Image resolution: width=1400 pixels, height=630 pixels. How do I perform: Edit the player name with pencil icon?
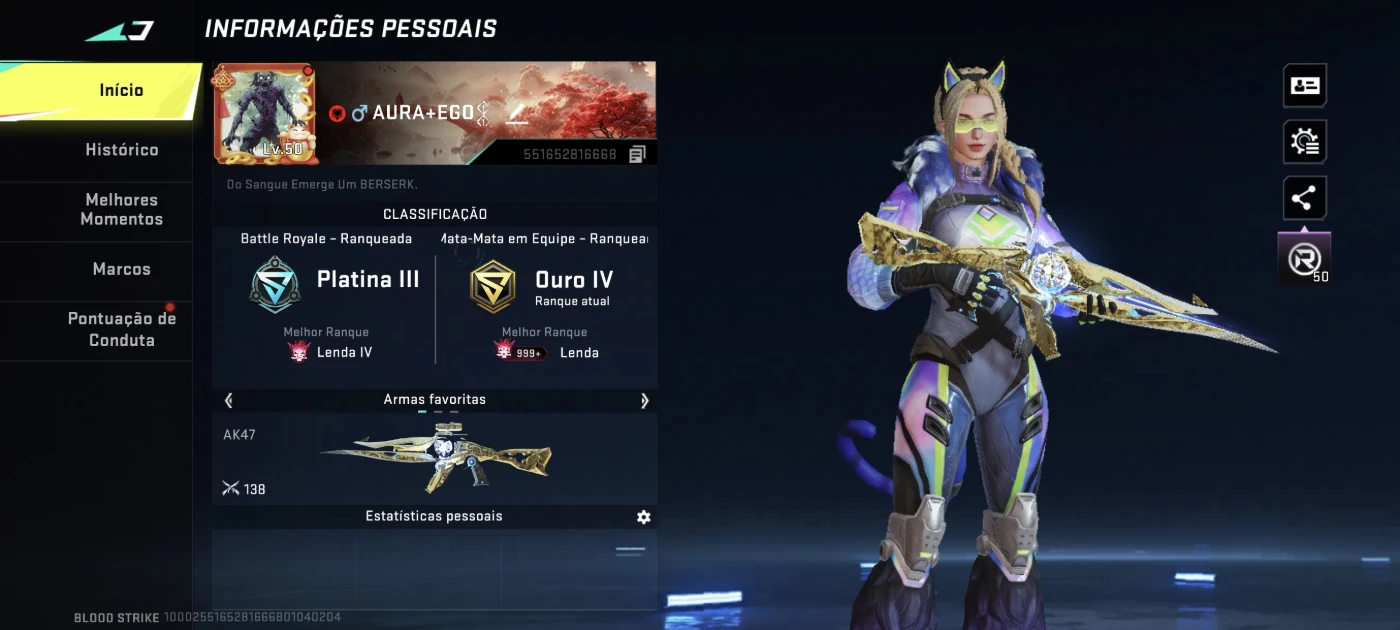[x=516, y=113]
